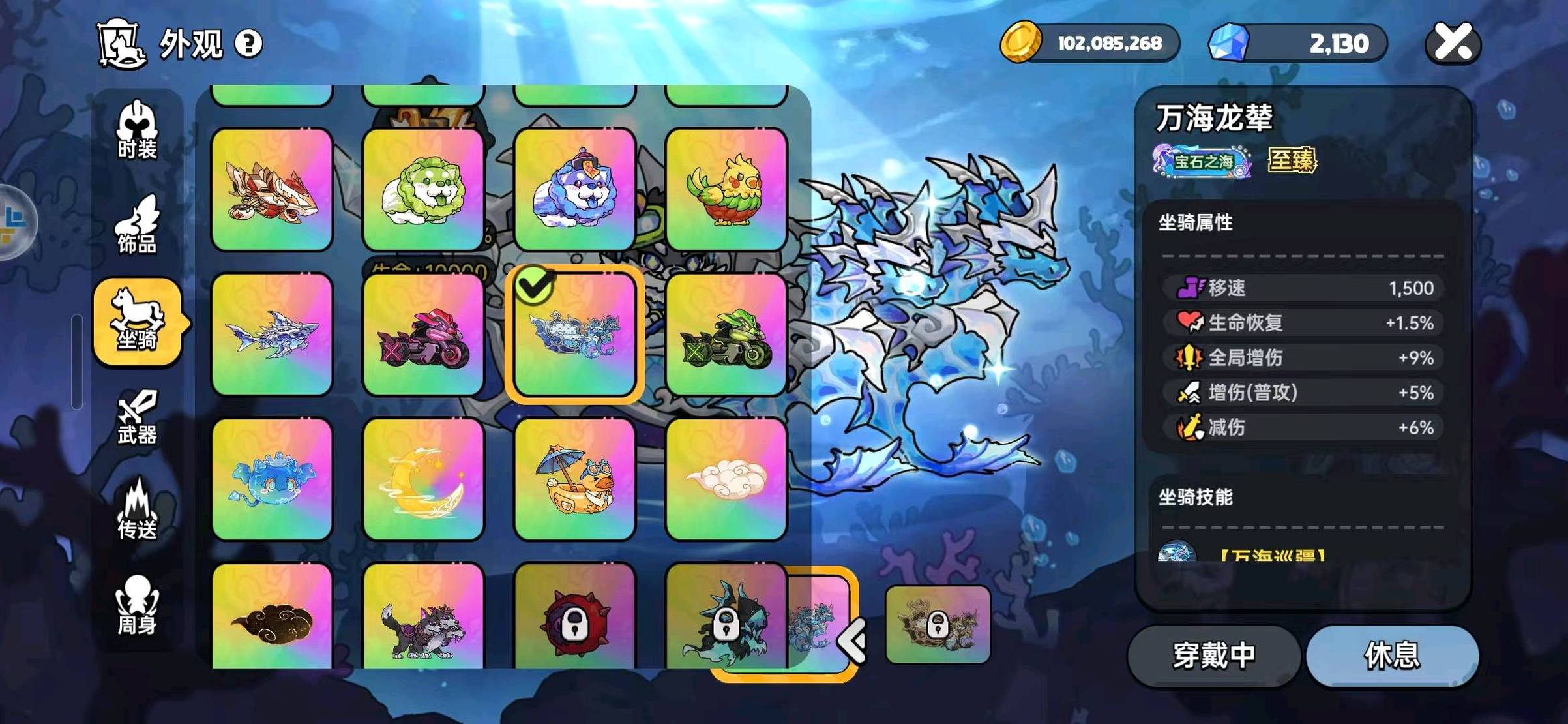Viewport: 1568px width, 724px height.
Task: Choose the crescent moon mount
Action: pos(423,479)
